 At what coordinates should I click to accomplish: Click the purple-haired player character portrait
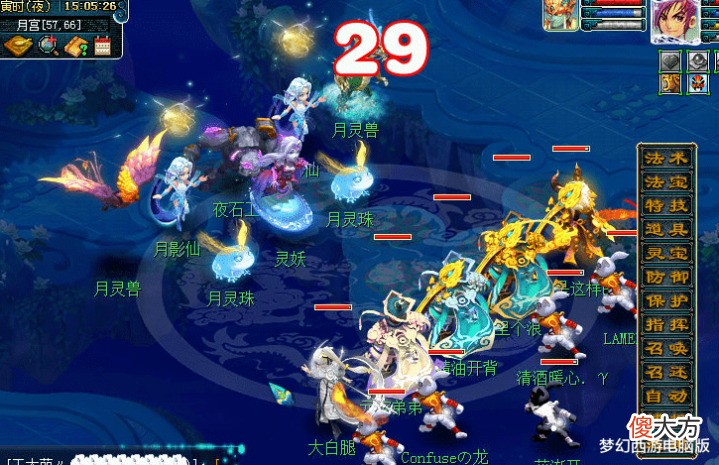[x=672, y=21]
